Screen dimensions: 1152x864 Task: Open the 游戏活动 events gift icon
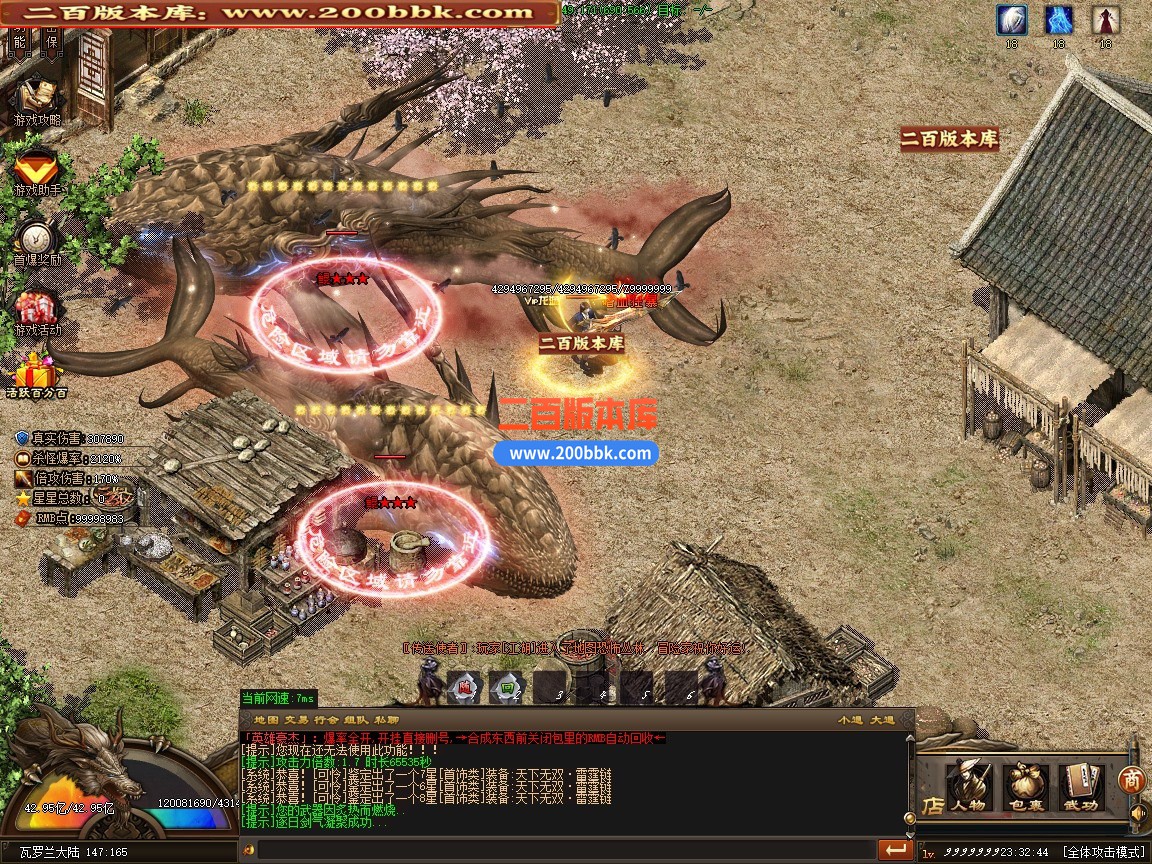click(37, 308)
